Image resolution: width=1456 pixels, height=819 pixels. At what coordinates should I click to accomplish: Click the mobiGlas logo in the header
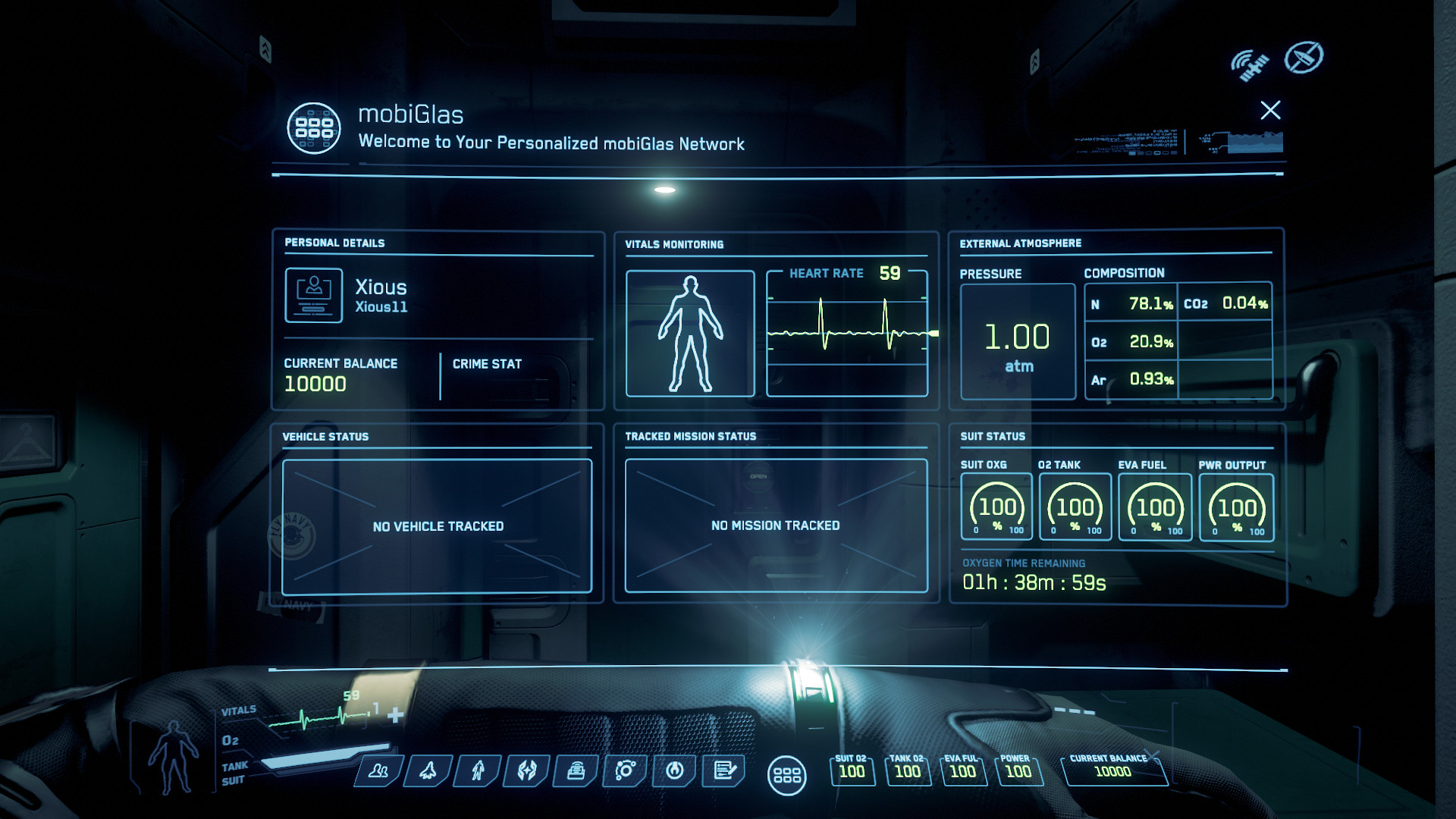[314, 128]
